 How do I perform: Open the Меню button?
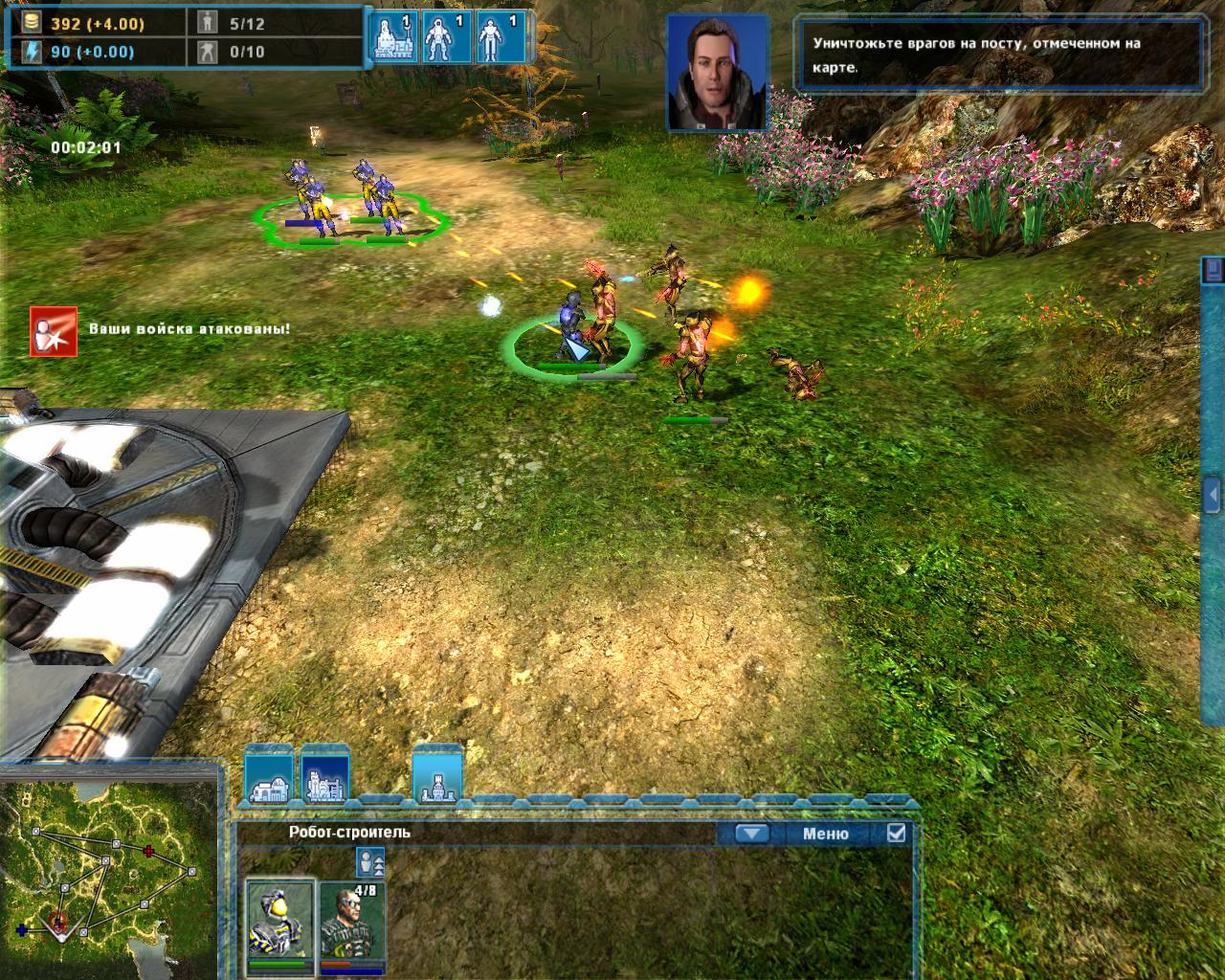click(825, 834)
